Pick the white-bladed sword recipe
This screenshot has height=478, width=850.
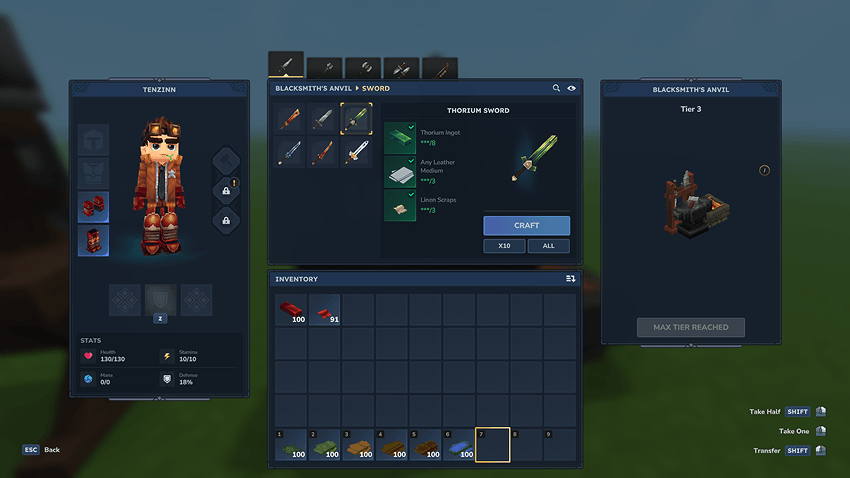357,152
